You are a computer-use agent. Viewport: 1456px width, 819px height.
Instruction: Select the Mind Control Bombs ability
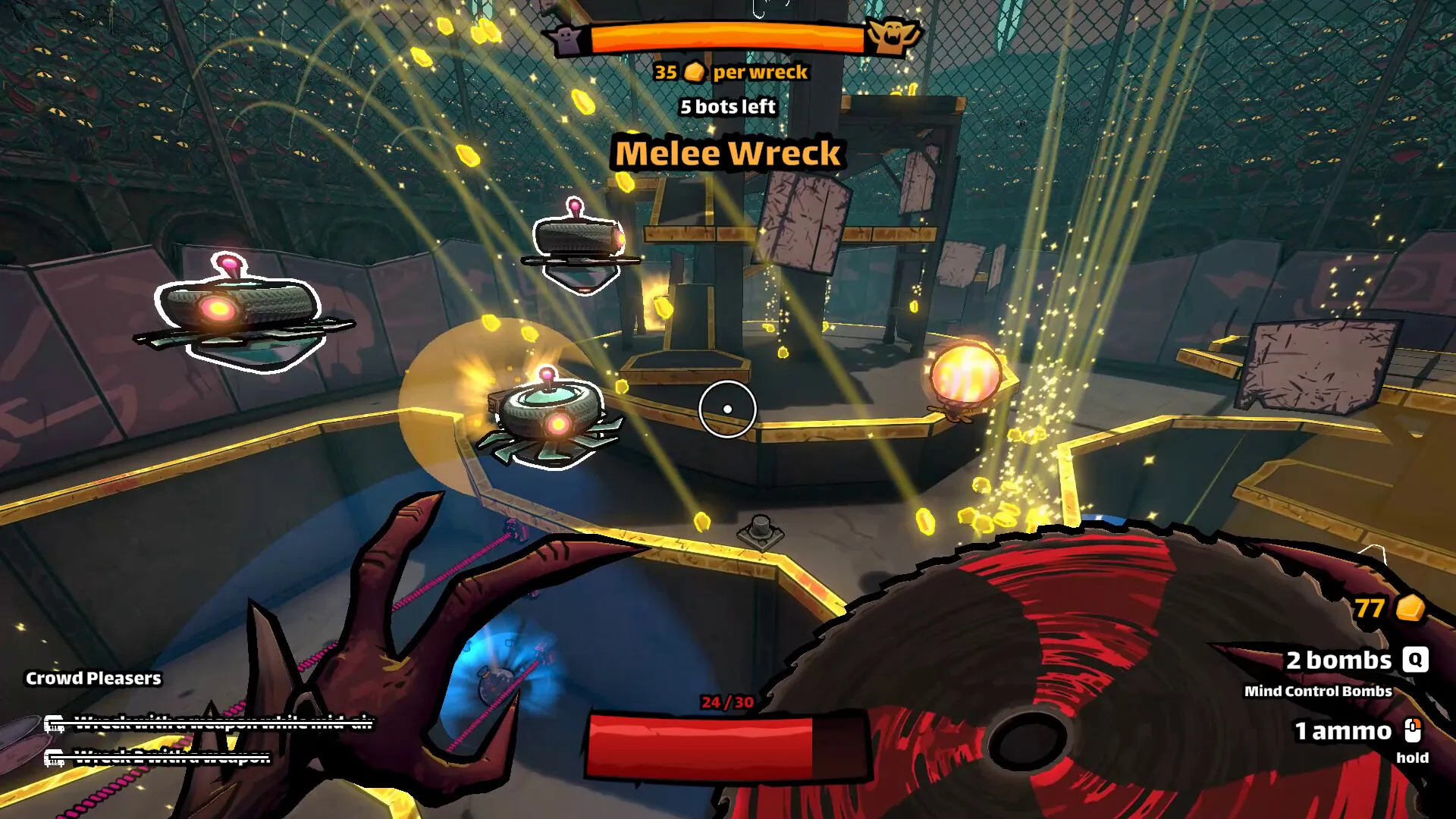pos(1318,691)
